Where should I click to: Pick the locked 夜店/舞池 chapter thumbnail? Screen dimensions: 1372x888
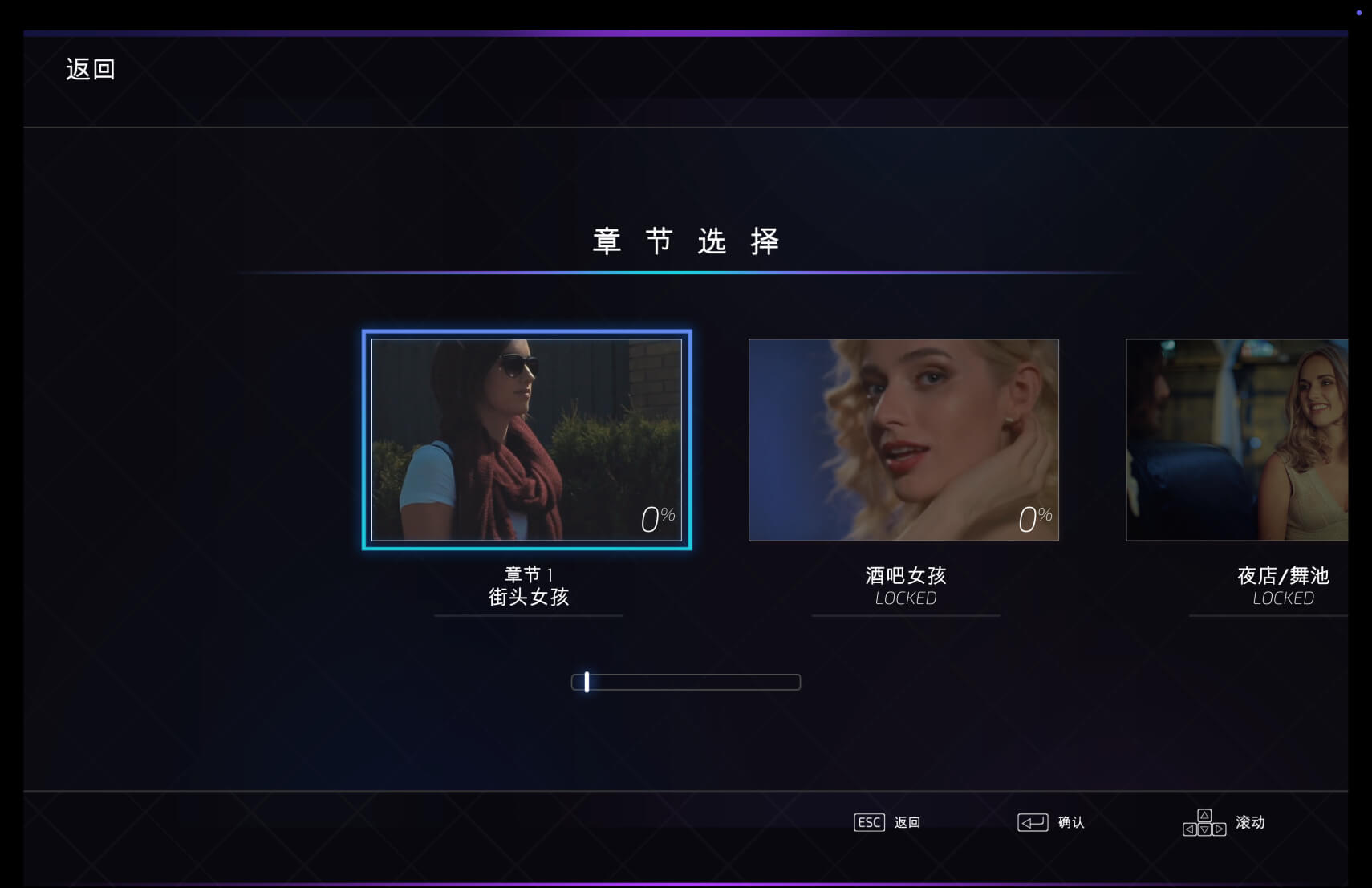click(1236, 440)
